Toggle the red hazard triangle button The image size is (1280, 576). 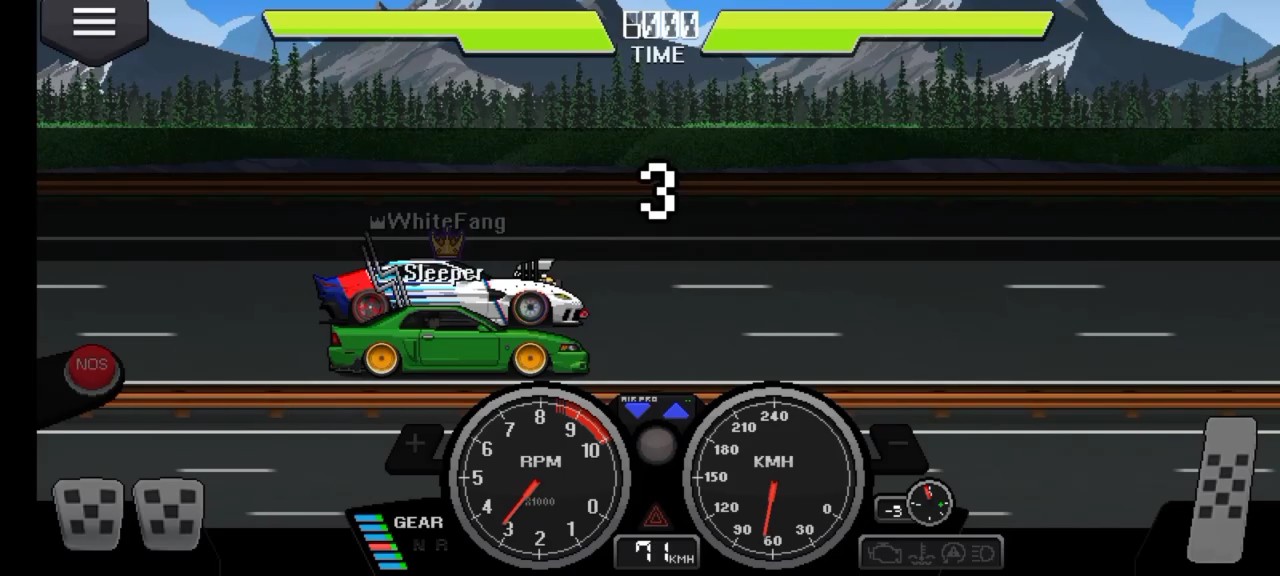(x=656, y=517)
